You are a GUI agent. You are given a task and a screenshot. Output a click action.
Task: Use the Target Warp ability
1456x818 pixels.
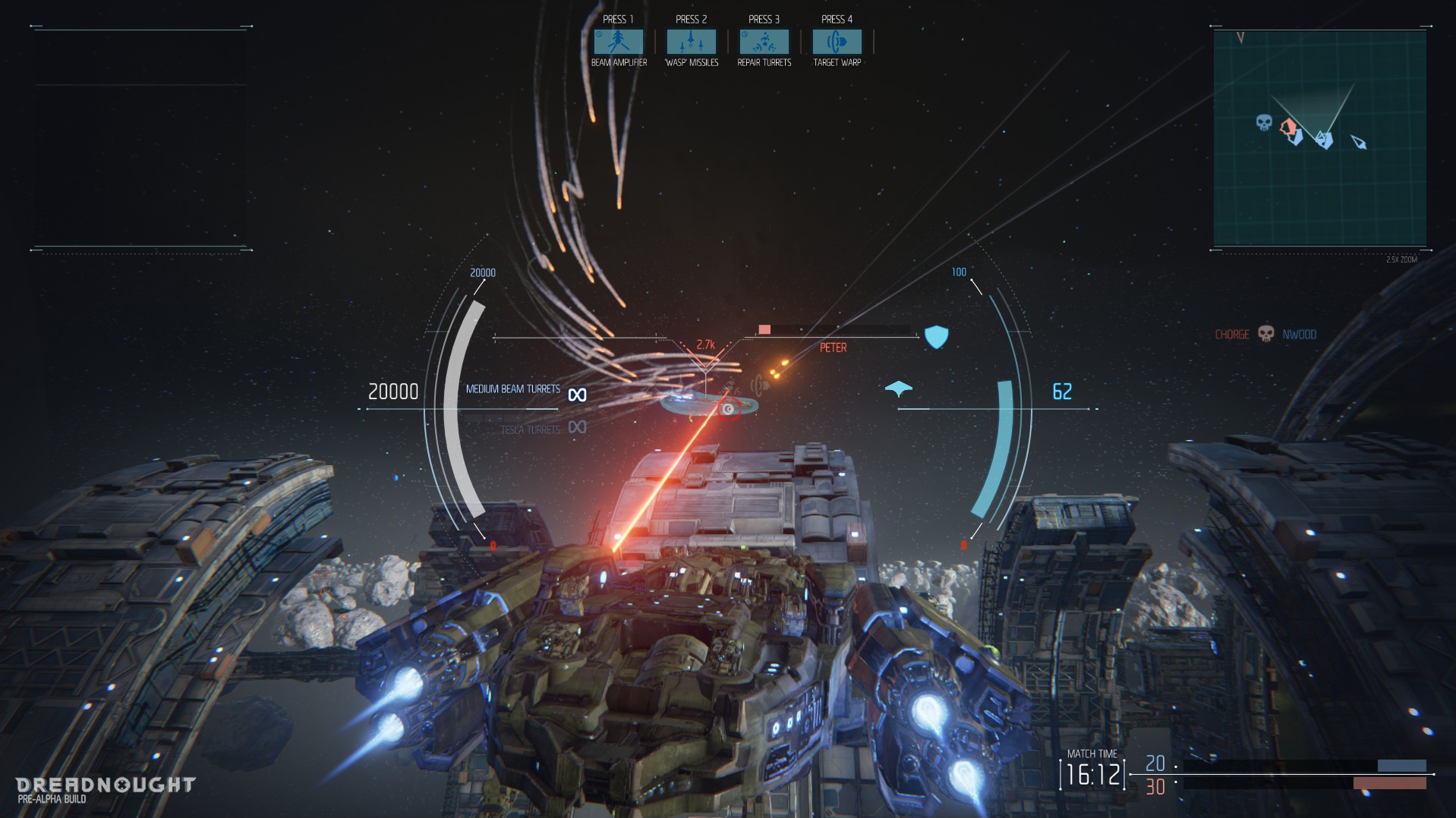click(x=836, y=42)
